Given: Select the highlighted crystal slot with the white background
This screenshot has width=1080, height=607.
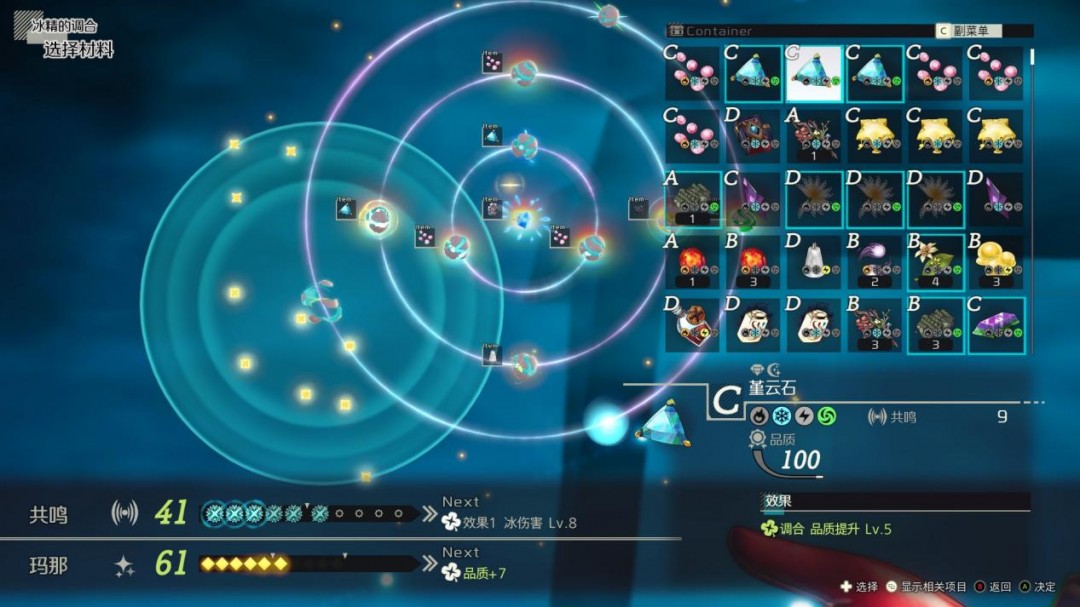Looking at the screenshot, I should point(814,73).
